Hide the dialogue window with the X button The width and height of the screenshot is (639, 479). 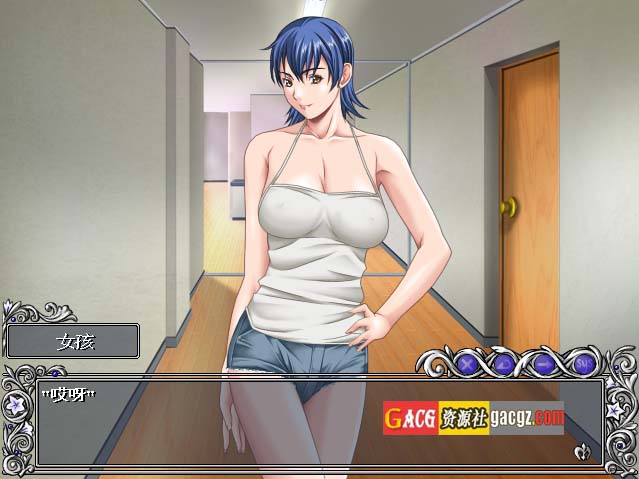point(466,364)
